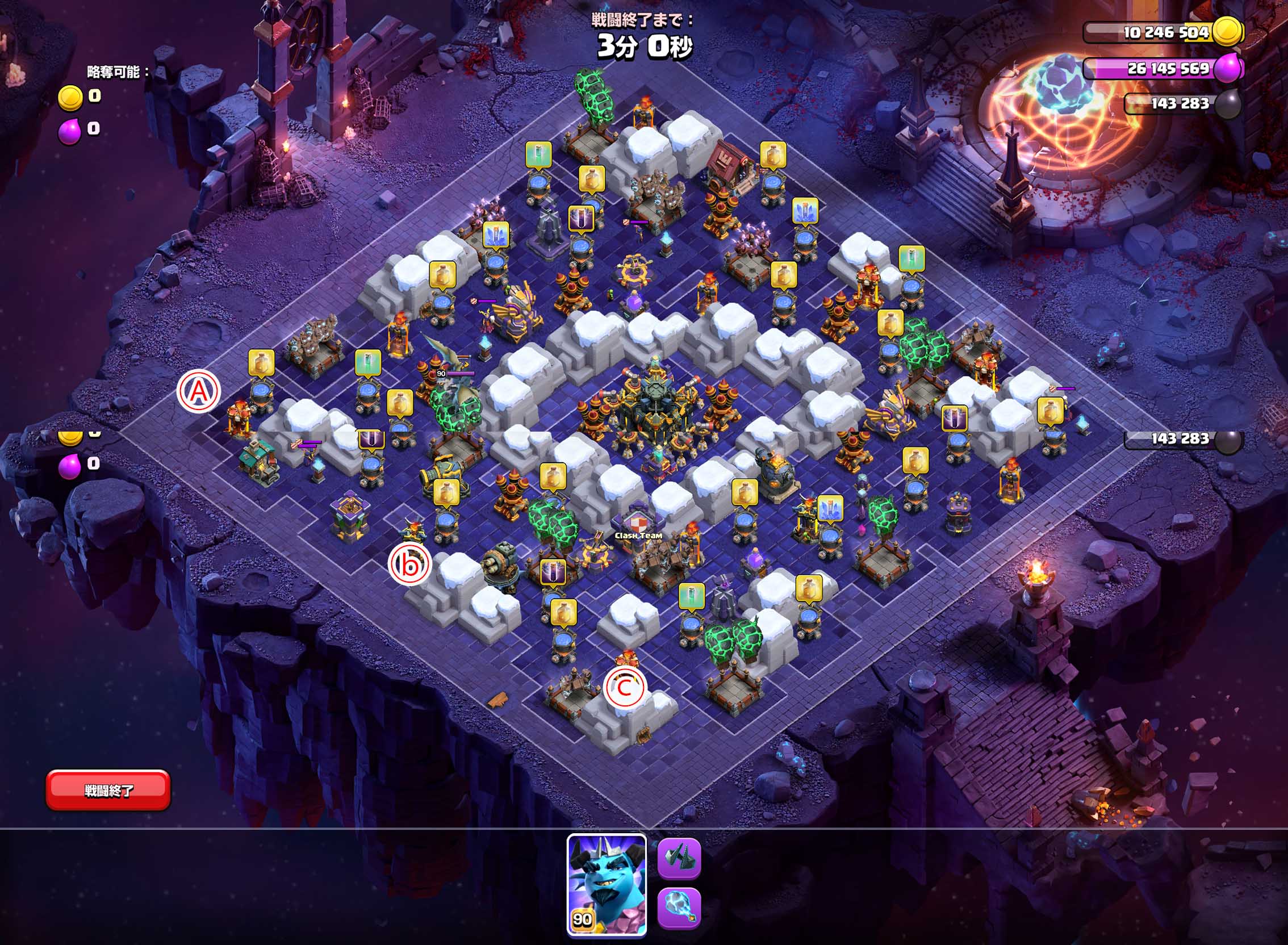Tap the electric meteor equipment icon
Image resolution: width=1288 pixels, height=945 pixels.
coord(679,909)
